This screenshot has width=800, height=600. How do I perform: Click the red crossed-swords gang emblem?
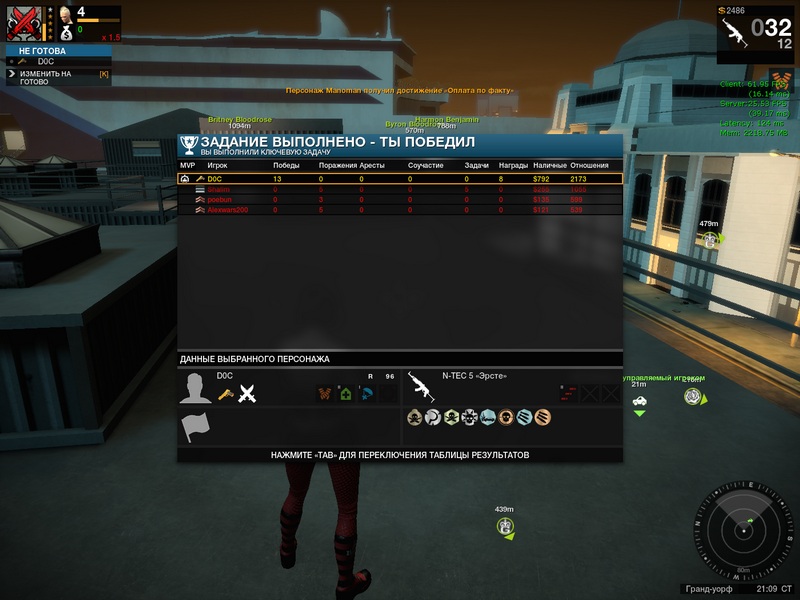[23, 23]
